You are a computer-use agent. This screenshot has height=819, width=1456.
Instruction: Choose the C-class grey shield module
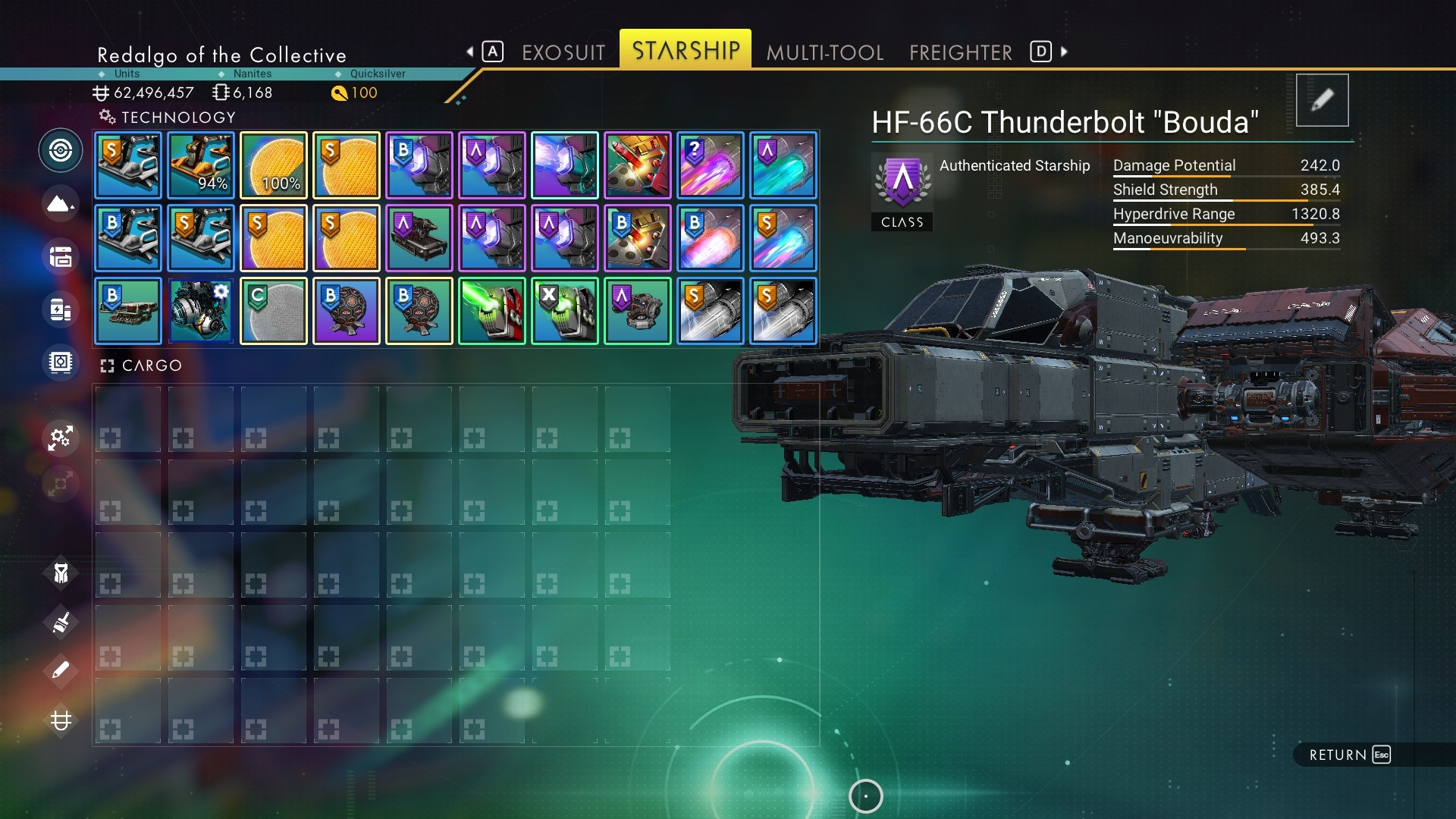pos(274,311)
